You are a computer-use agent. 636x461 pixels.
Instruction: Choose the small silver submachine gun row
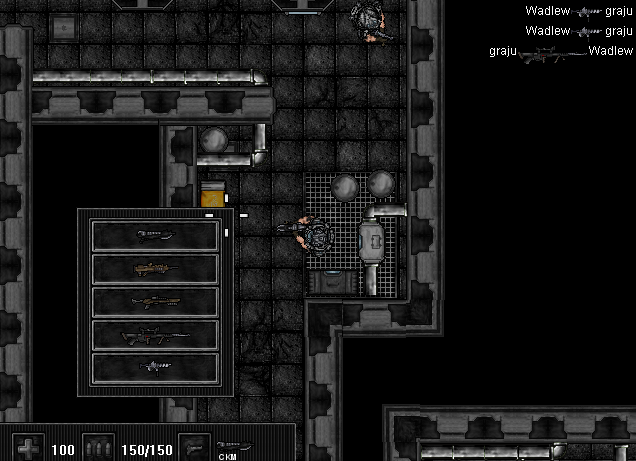155,367
